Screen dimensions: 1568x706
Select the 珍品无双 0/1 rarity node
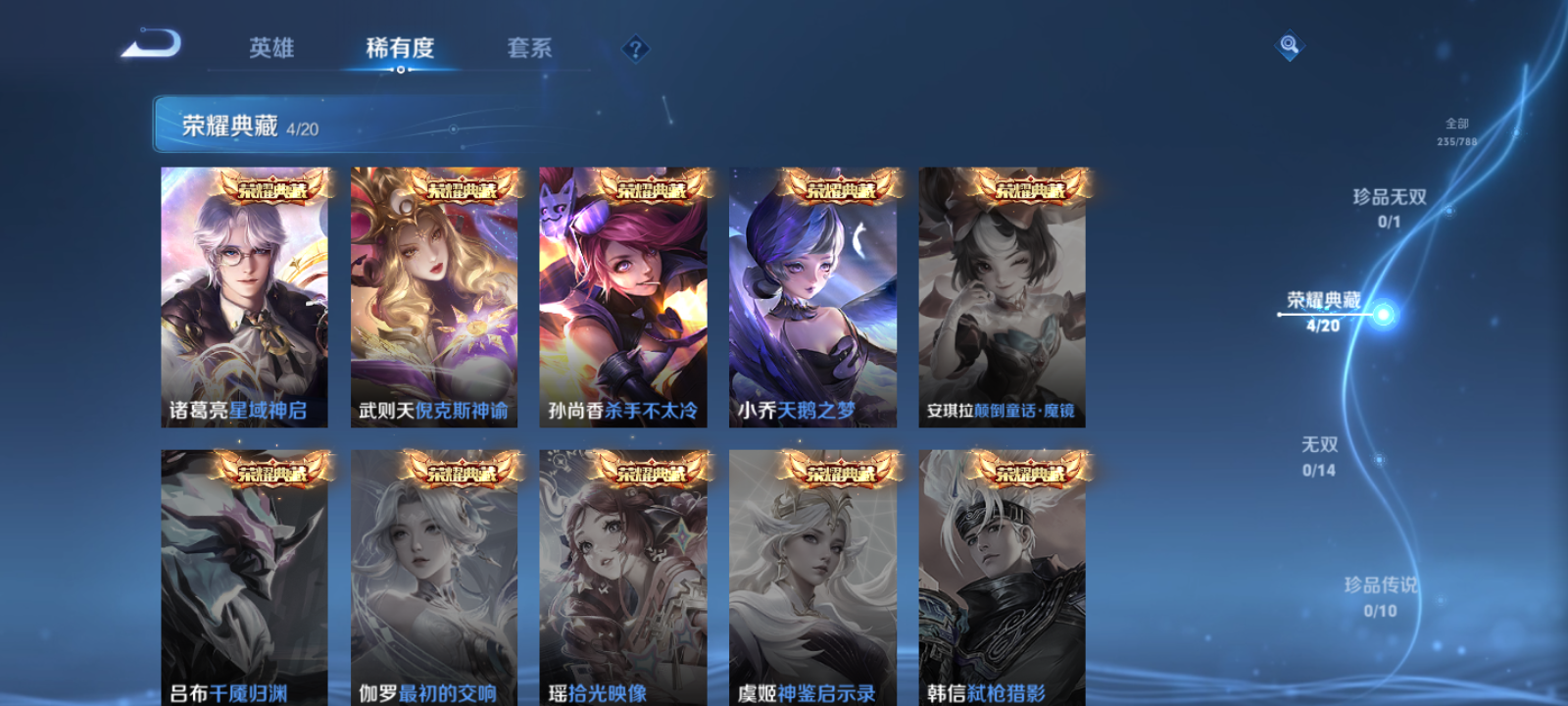[1389, 206]
